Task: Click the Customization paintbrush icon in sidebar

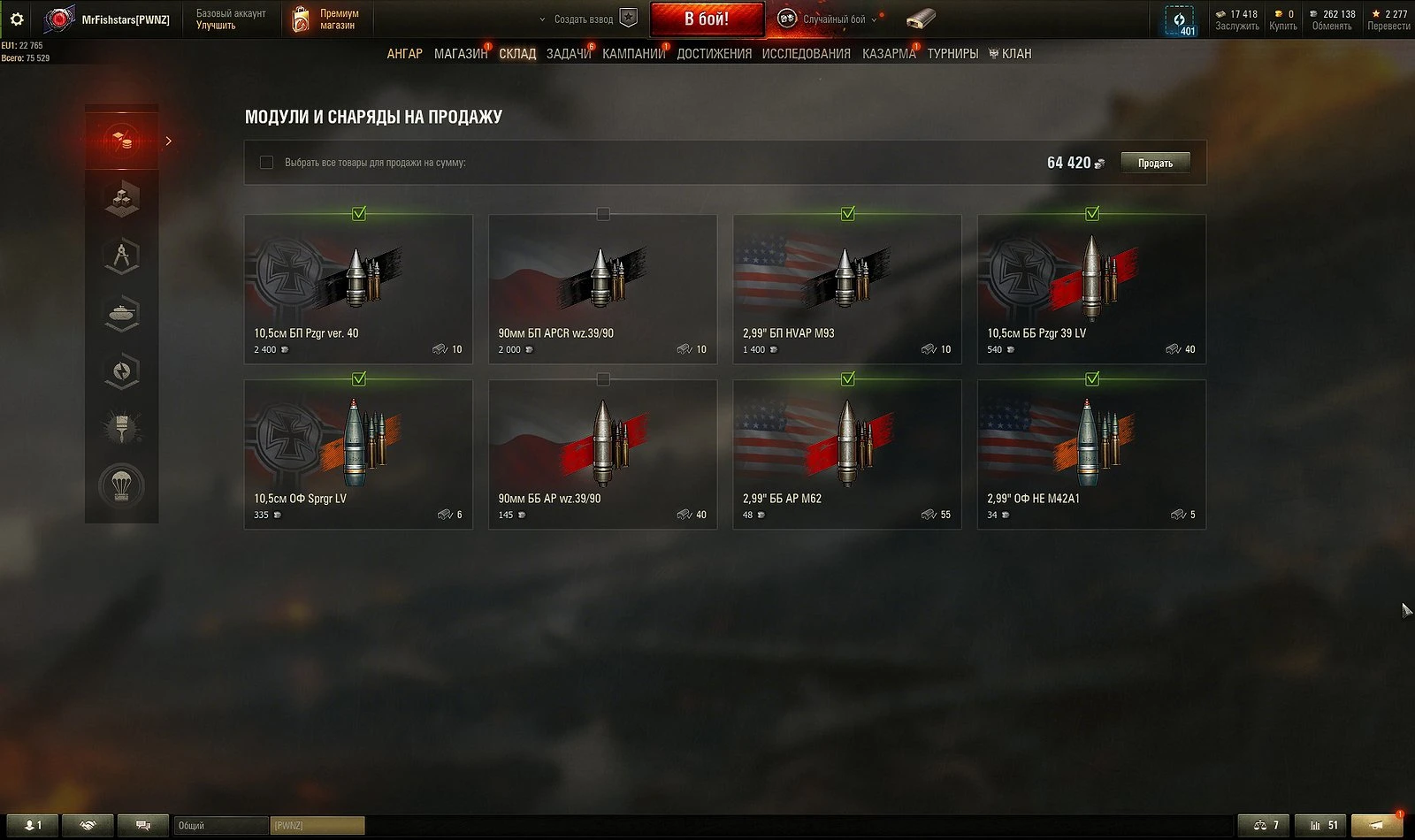Action: 122,425
